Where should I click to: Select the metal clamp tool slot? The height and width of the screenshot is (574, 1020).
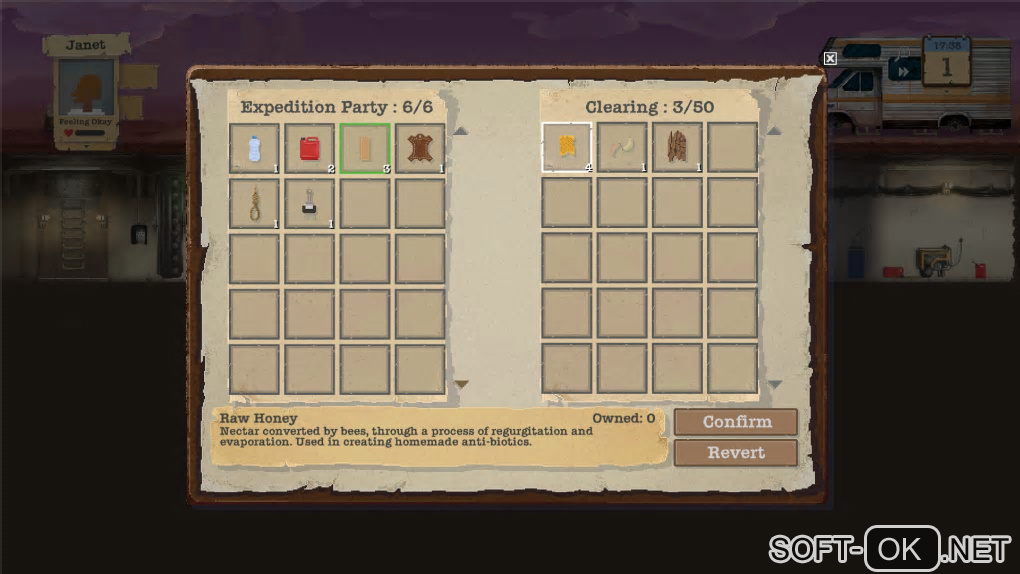[309, 204]
